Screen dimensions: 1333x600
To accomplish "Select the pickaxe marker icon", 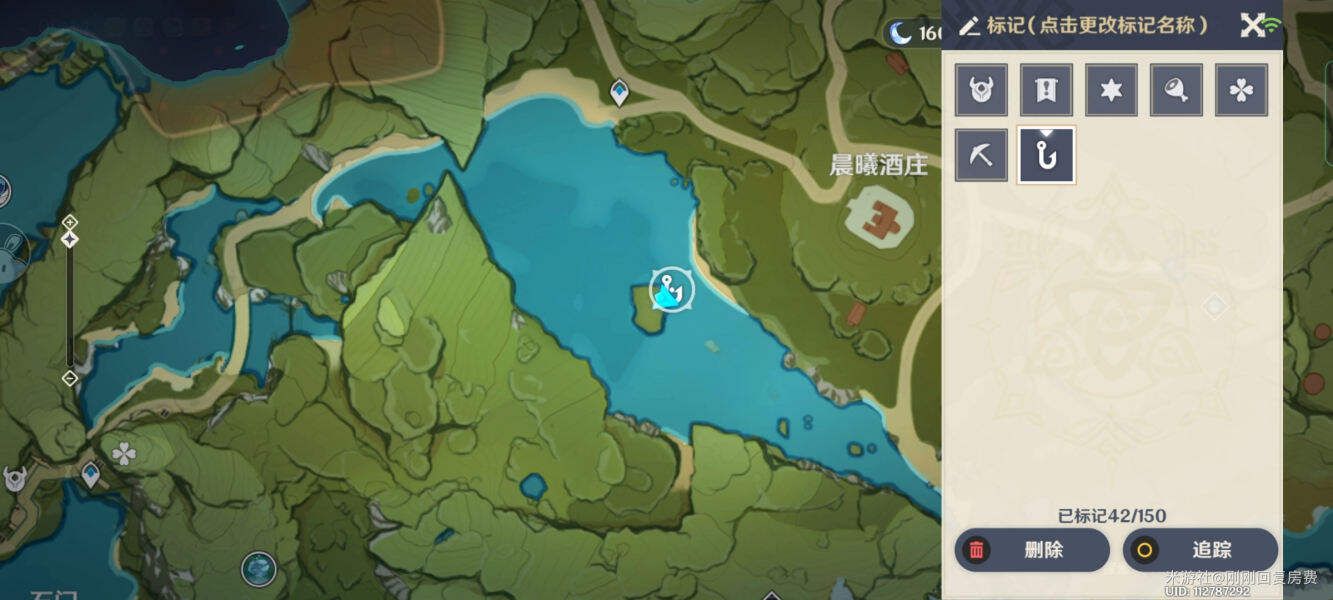I will 981,155.
